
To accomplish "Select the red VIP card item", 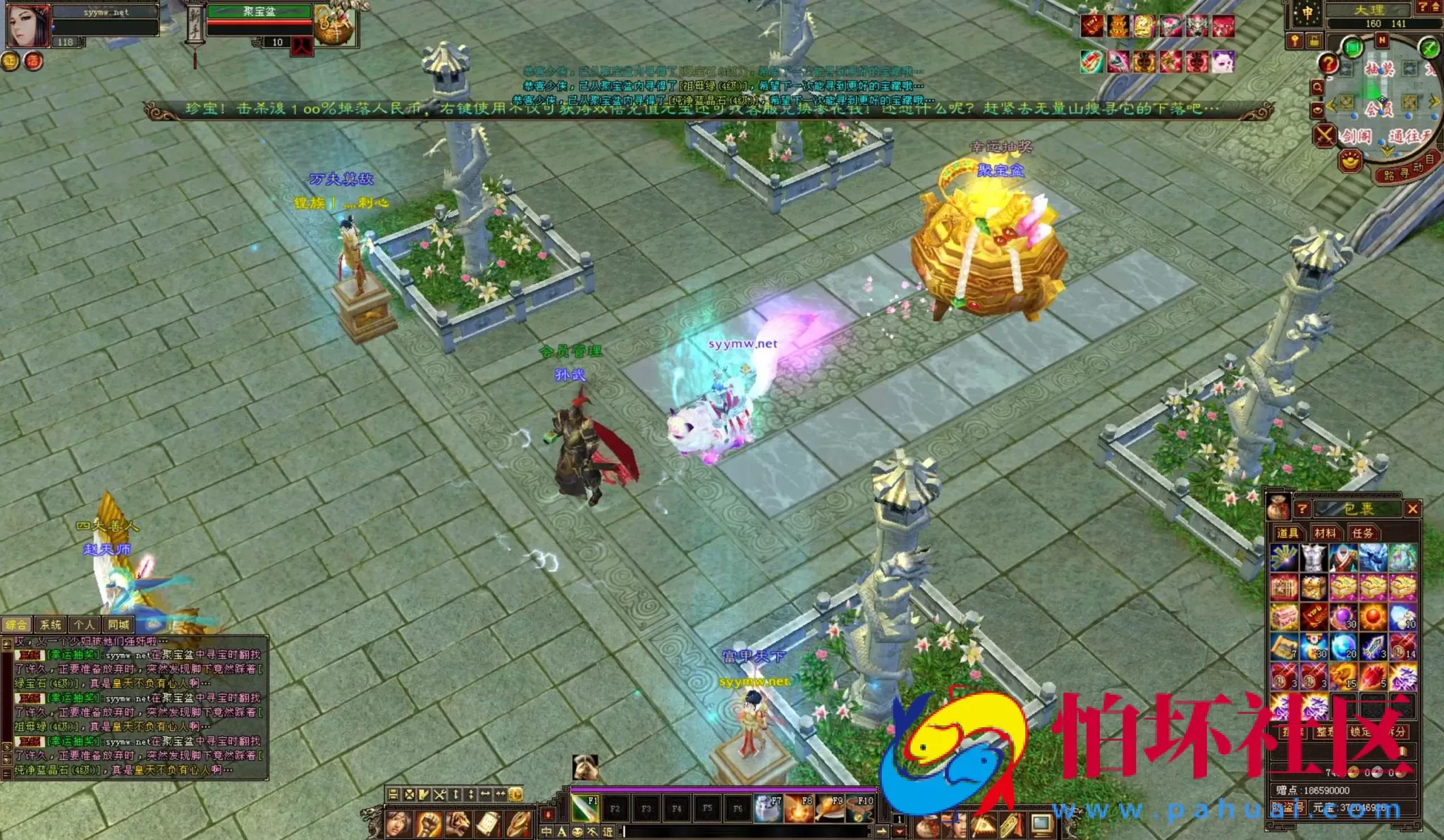I will [1314, 617].
